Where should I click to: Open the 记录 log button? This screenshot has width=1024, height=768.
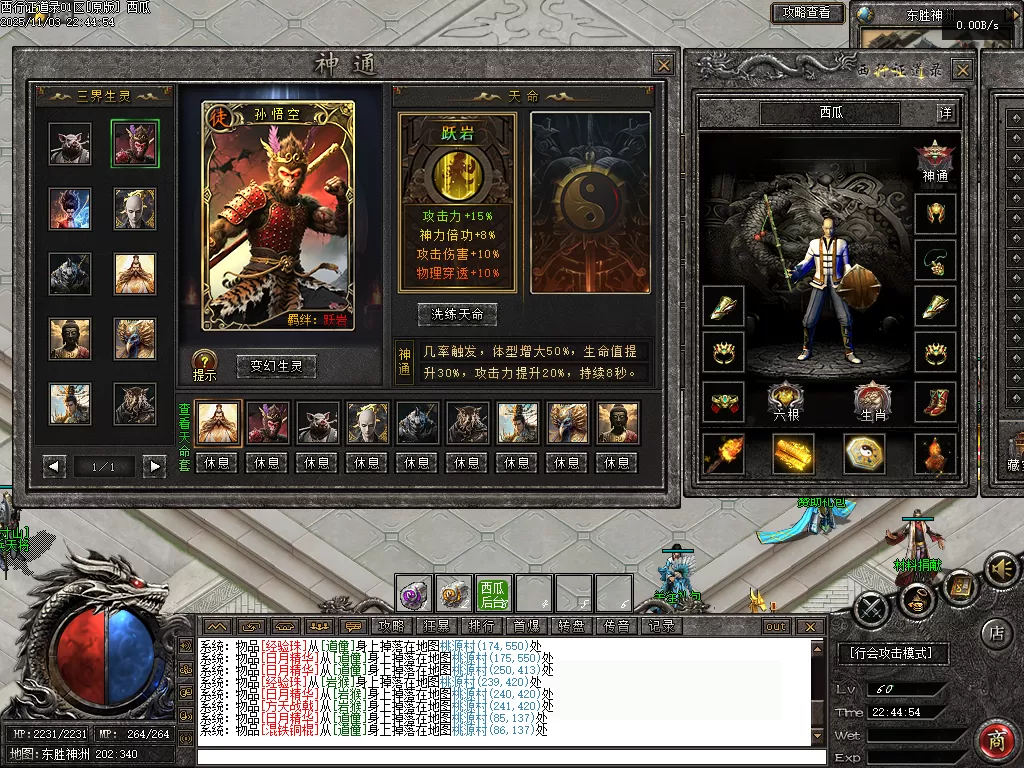[661, 626]
